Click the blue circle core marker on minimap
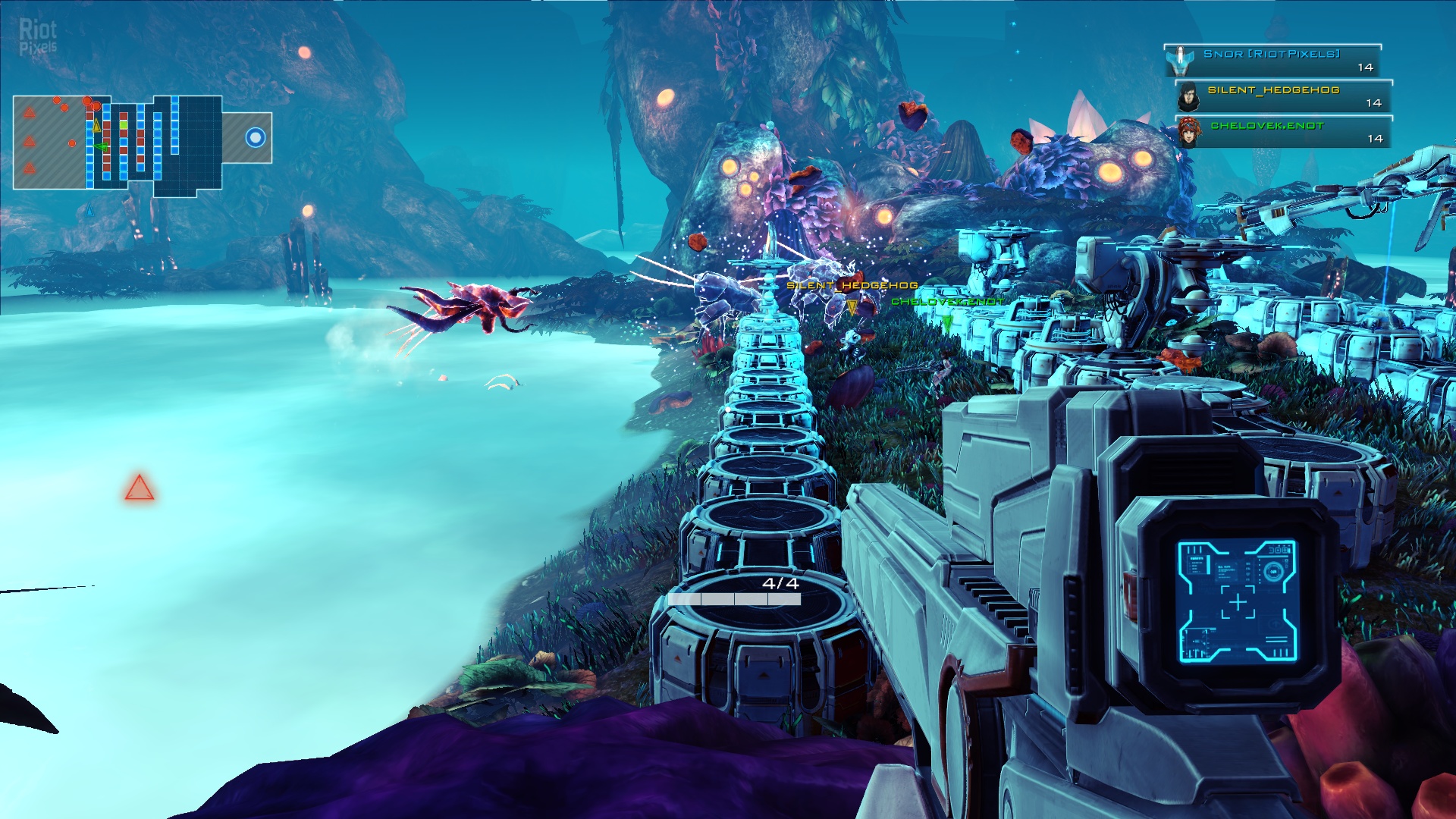1456x819 pixels. 256,137
